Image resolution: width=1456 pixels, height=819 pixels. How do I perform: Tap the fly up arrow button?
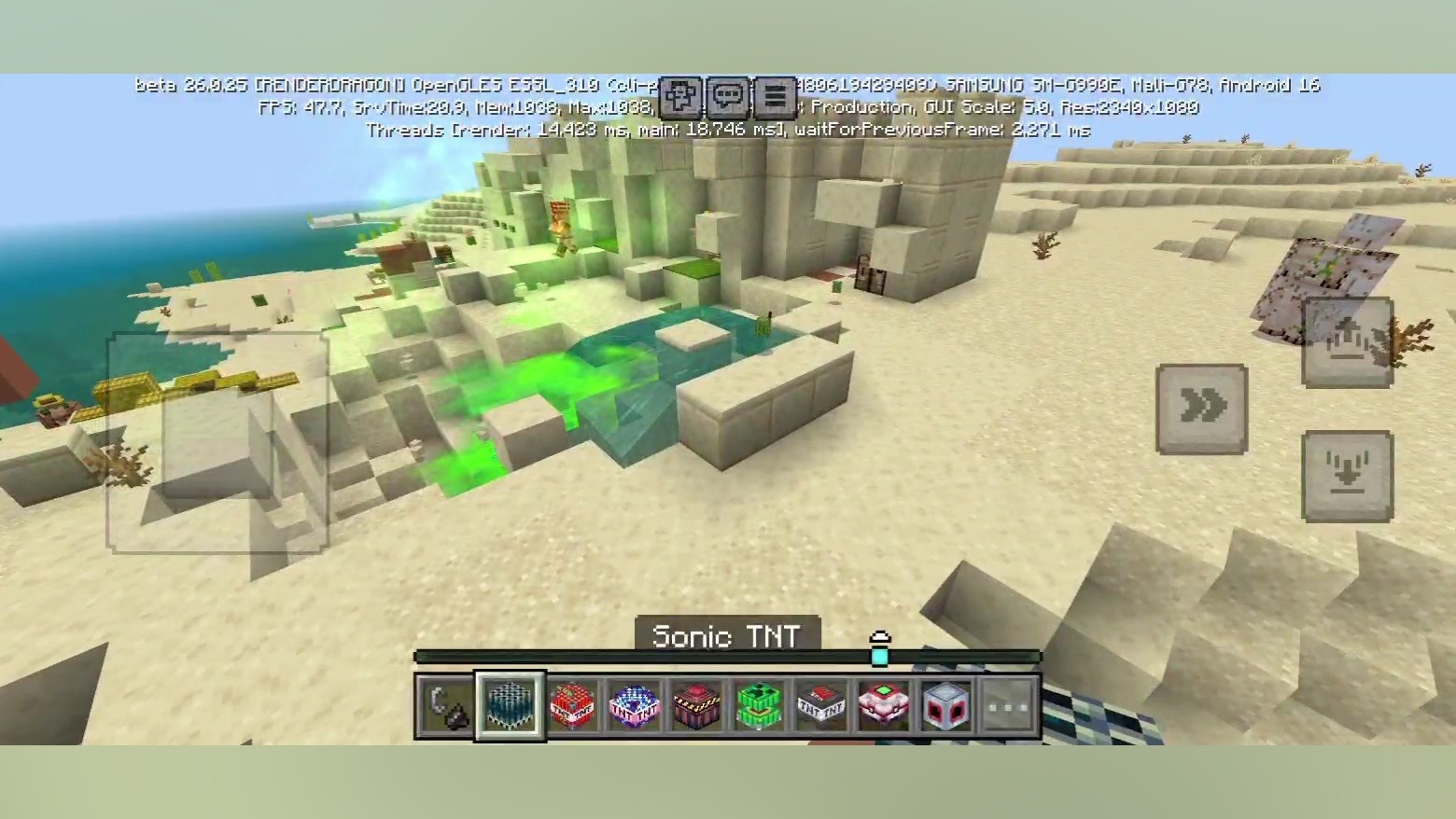point(1347,341)
